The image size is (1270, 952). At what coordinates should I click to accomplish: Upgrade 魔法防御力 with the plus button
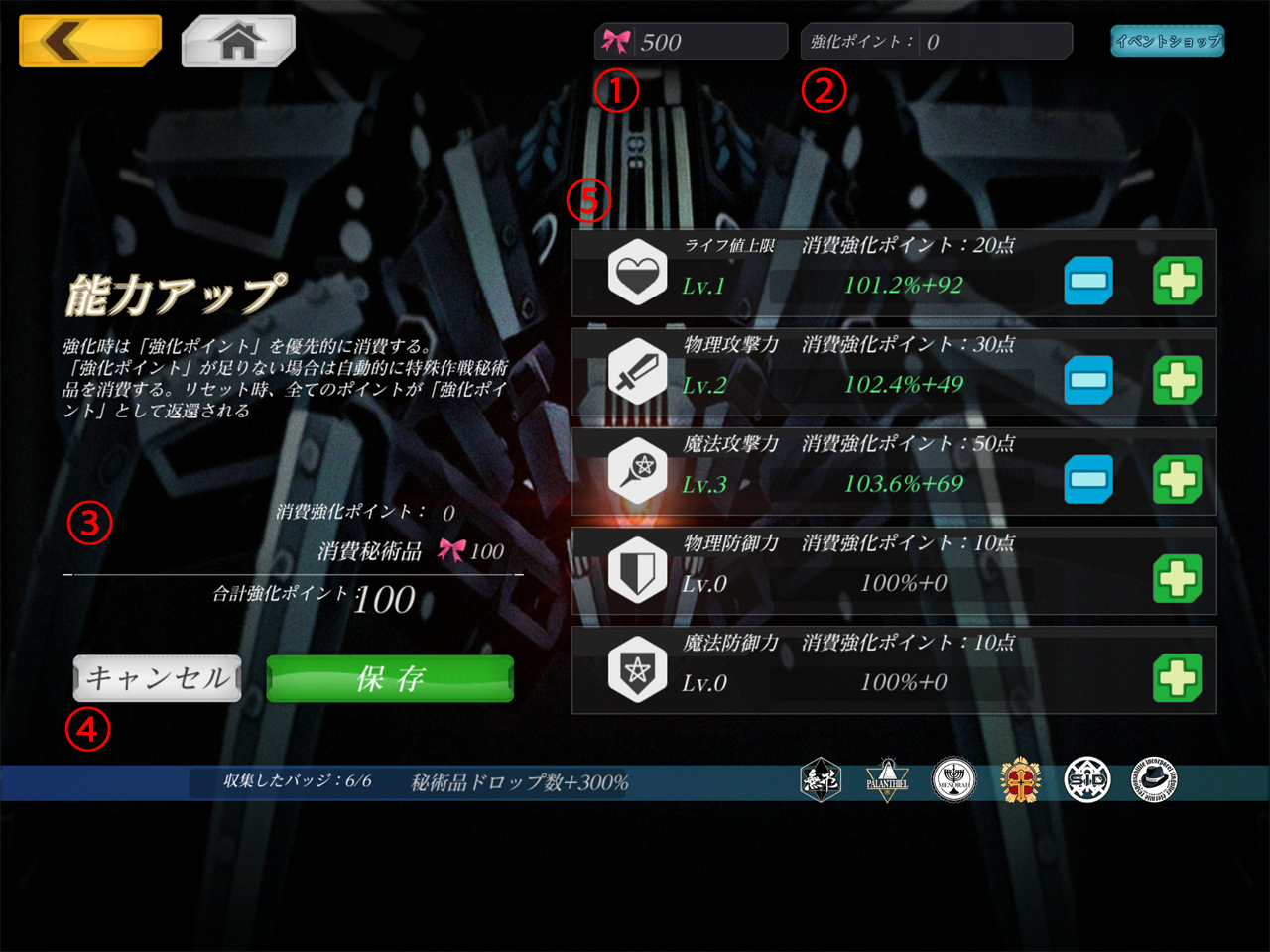click(x=1178, y=678)
